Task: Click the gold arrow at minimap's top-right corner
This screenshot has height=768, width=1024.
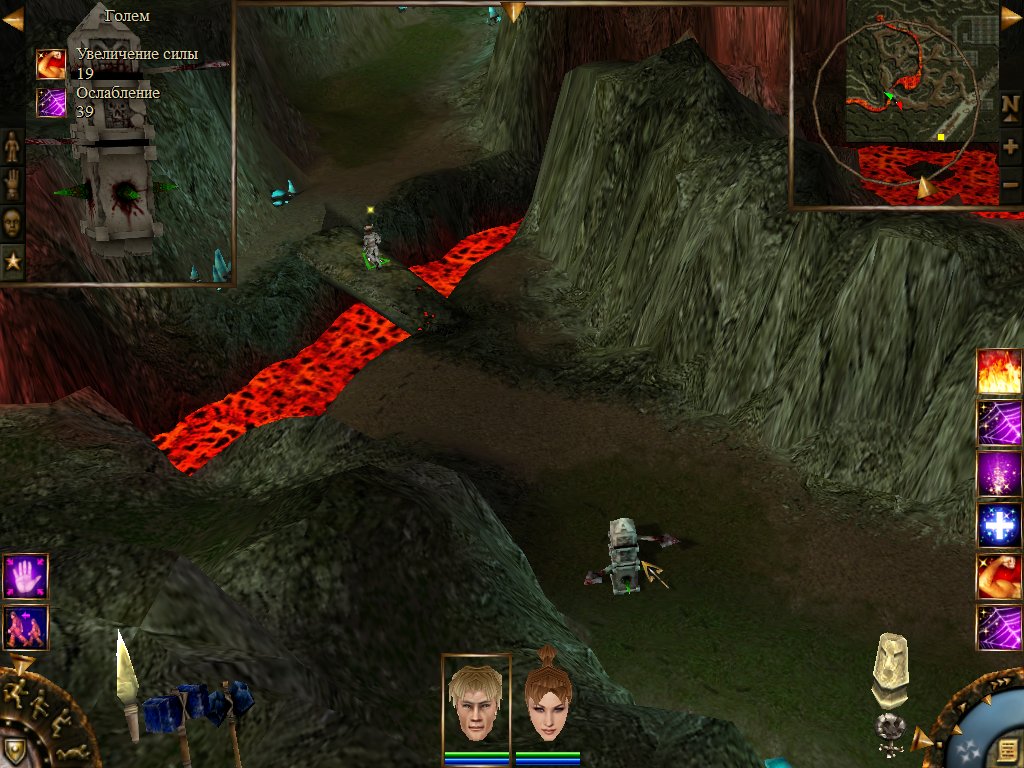Action: coord(1010,18)
